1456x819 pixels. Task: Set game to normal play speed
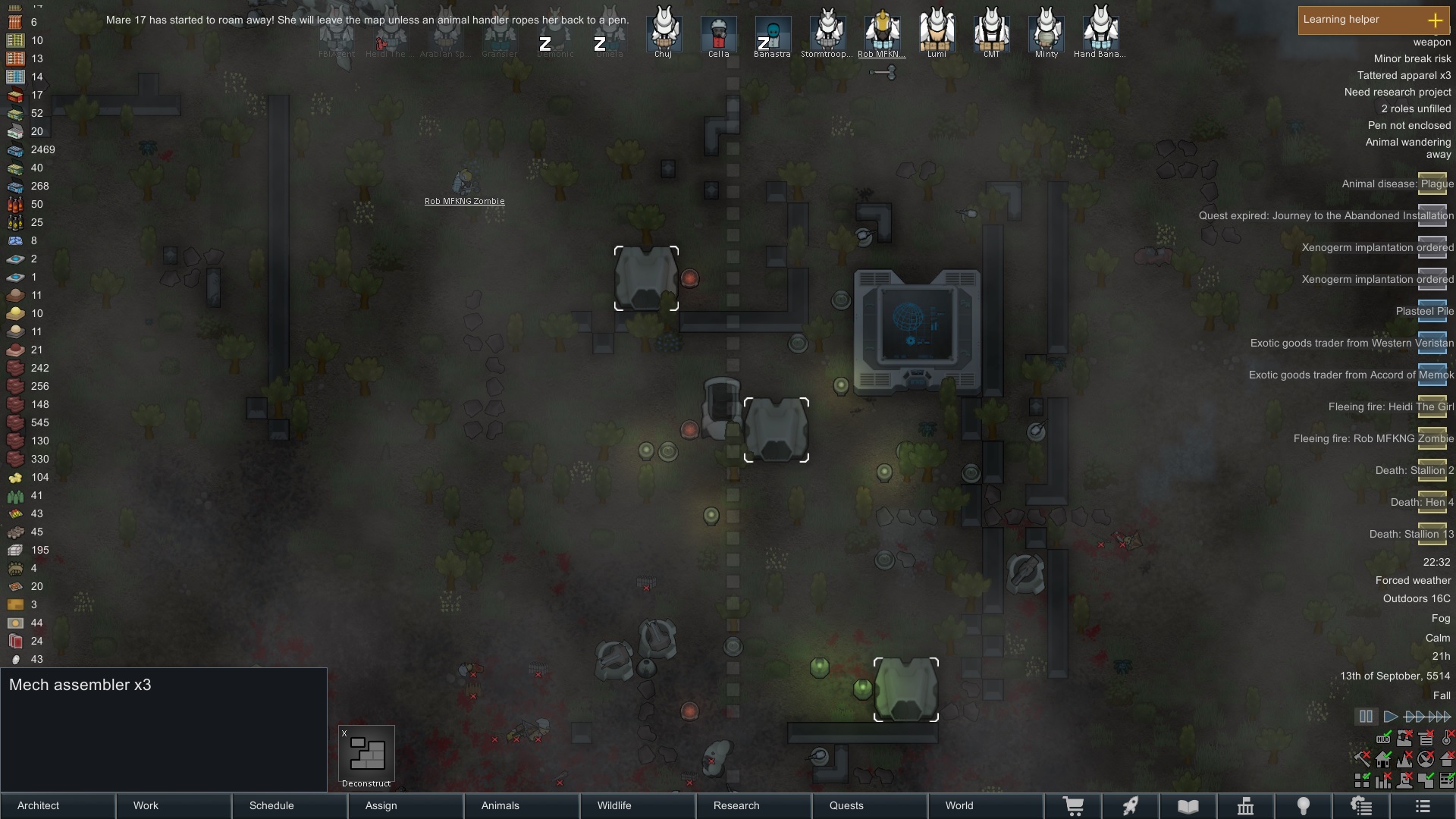coord(1390,716)
